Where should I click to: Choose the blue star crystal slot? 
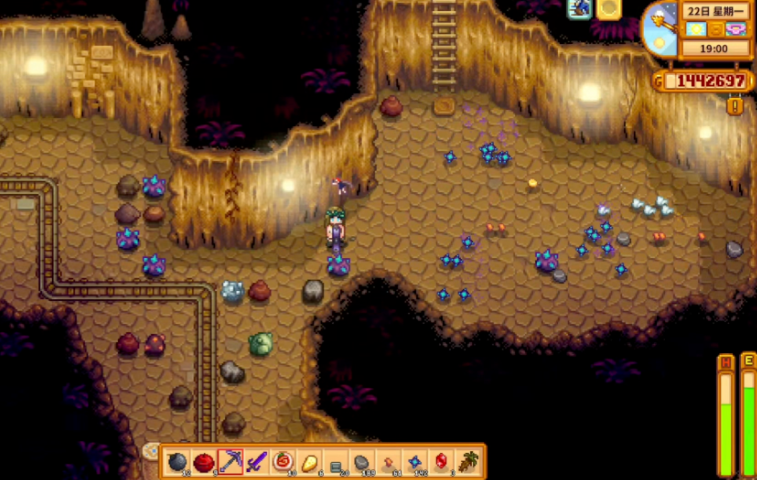click(x=415, y=462)
